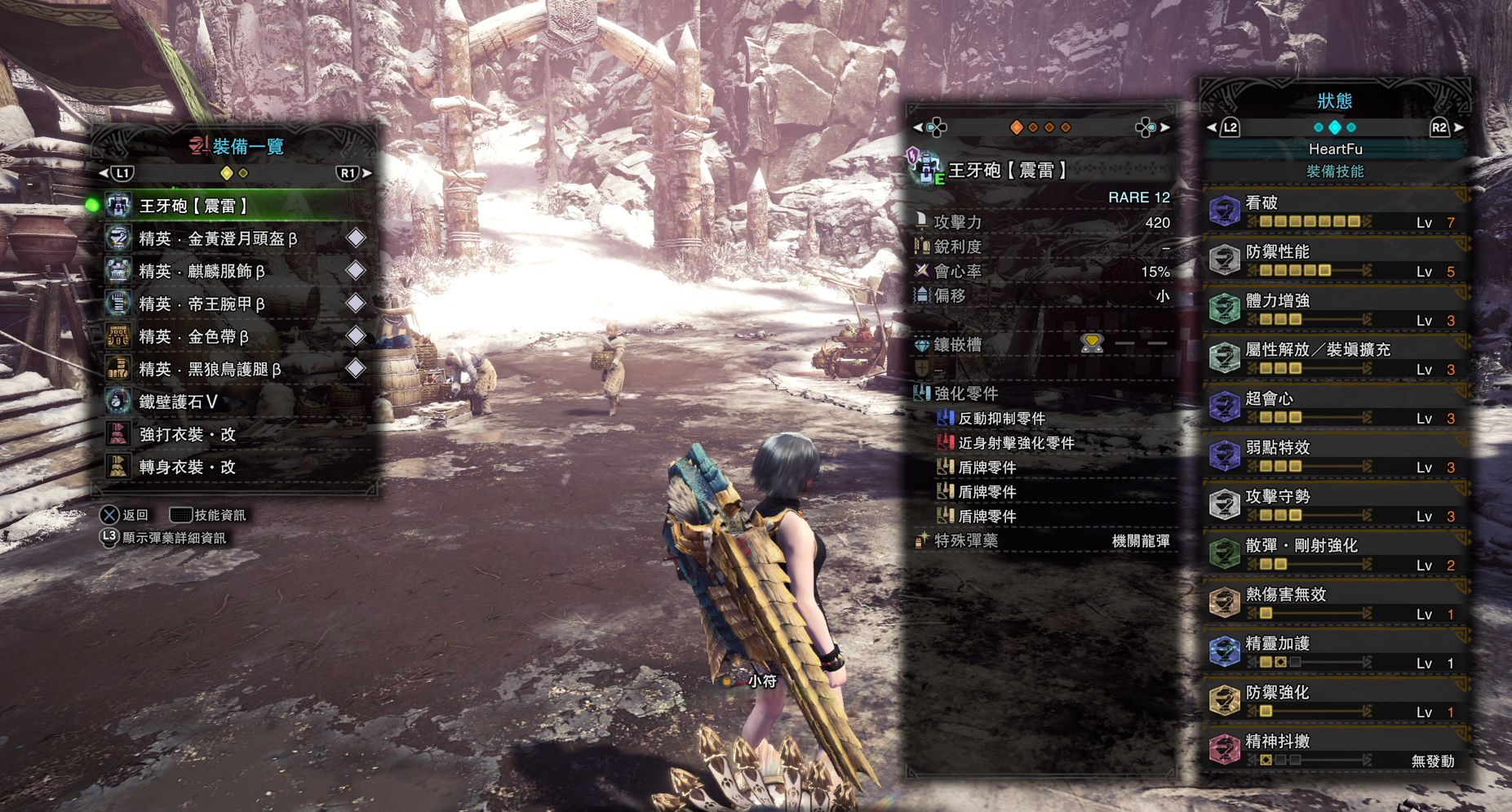The width and height of the screenshot is (1512, 812).
Task: Choose the 精英·黑狼鳥護腿β leg armor
Action: coord(210,369)
